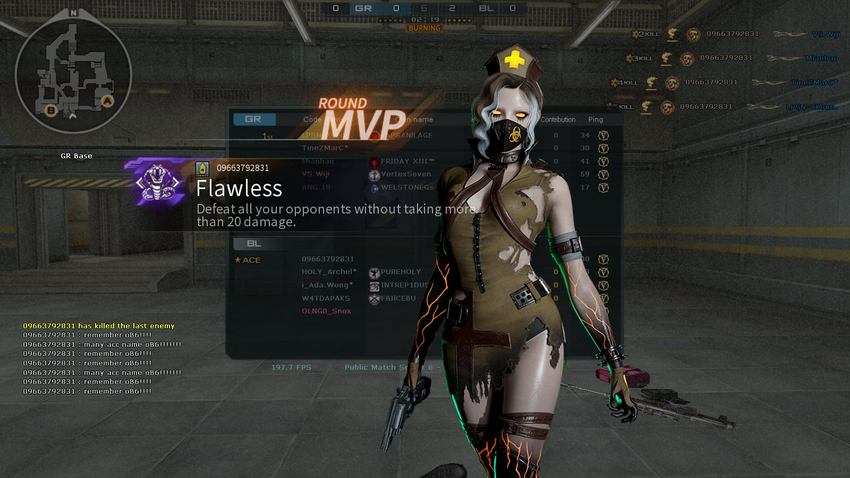Select HOLY_Archel* player row in scoreboard
Image resolution: width=850 pixels, height=478 pixels.
(329, 272)
